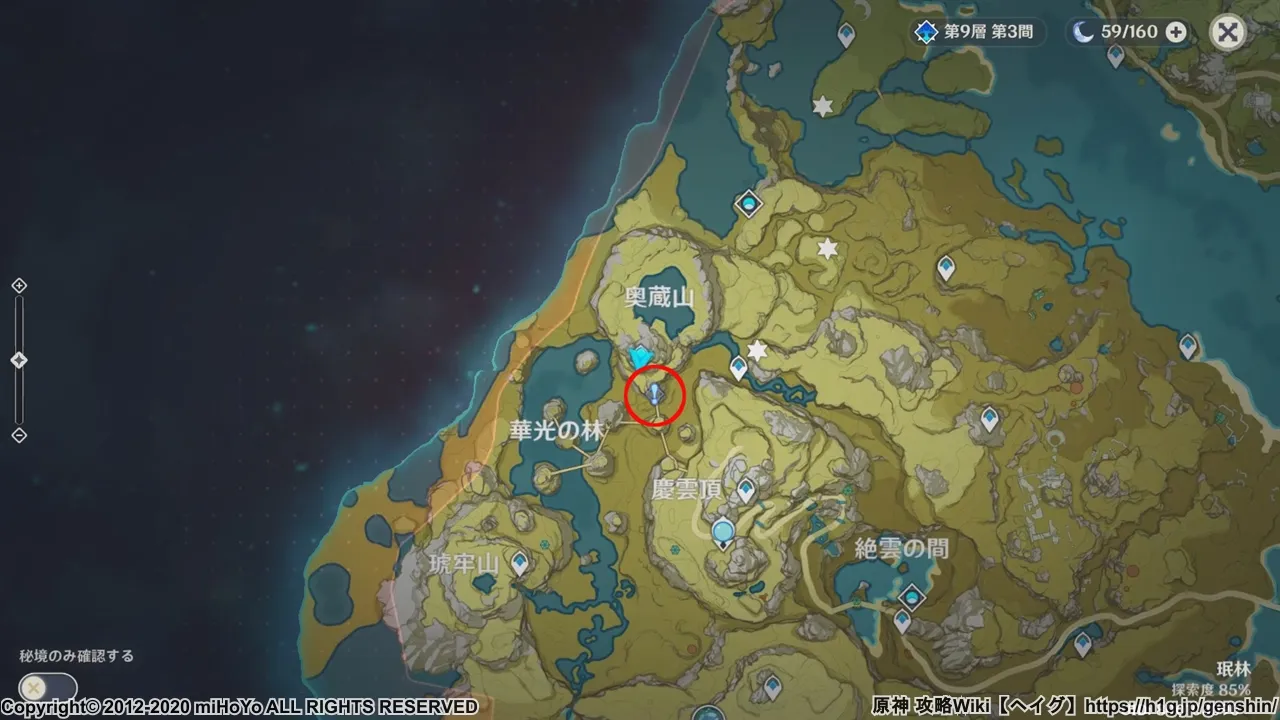
Task: Click the diamond handle on the zoom slider
Action: [x=16, y=358]
